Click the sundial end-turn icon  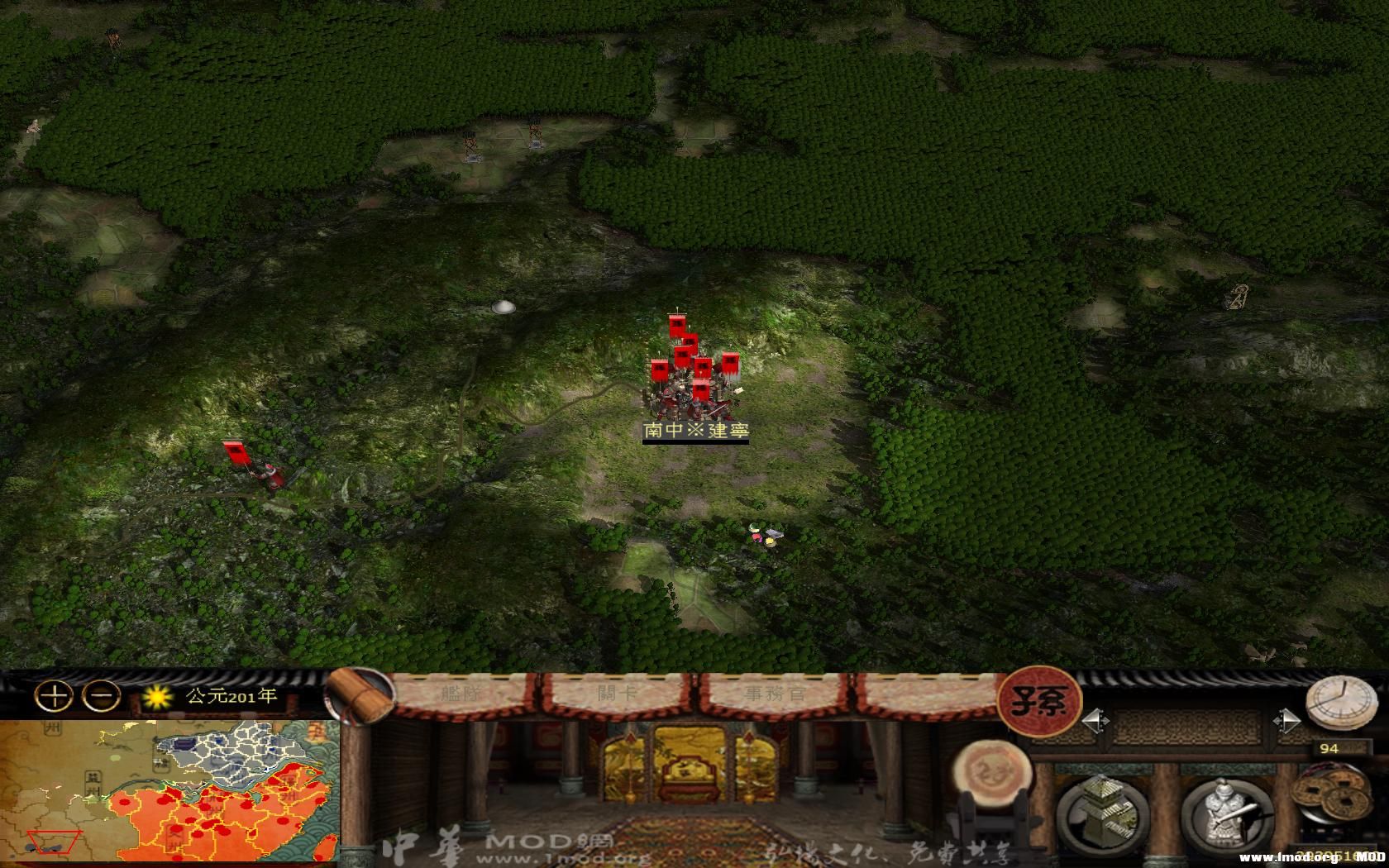1340,702
